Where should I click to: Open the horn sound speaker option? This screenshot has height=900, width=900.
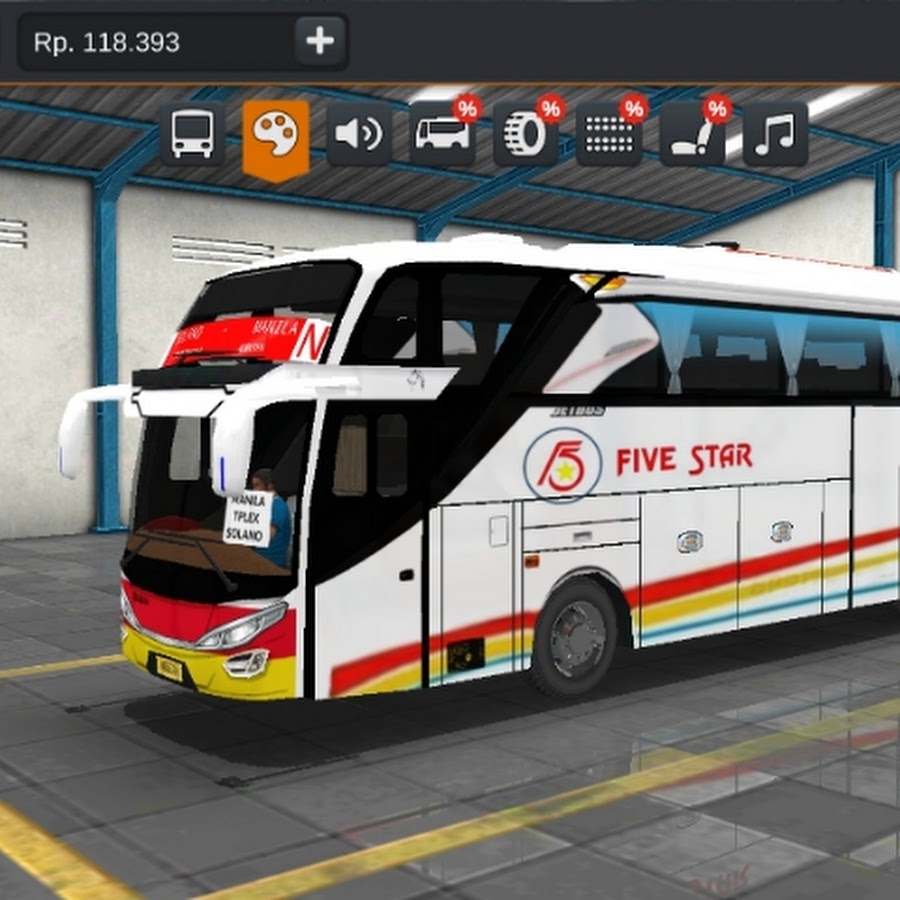click(x=358, y=133)
